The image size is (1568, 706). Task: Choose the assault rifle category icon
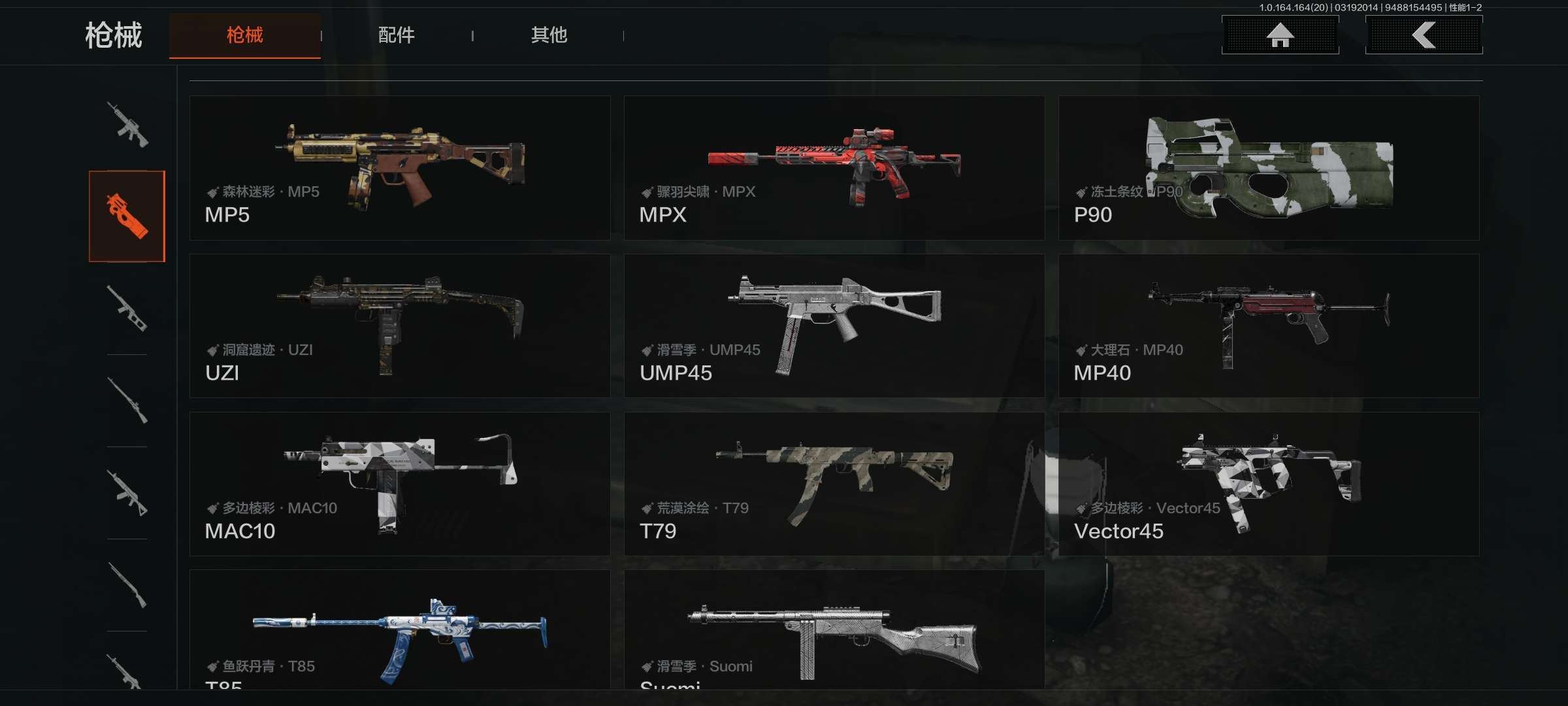pos(127,124)
